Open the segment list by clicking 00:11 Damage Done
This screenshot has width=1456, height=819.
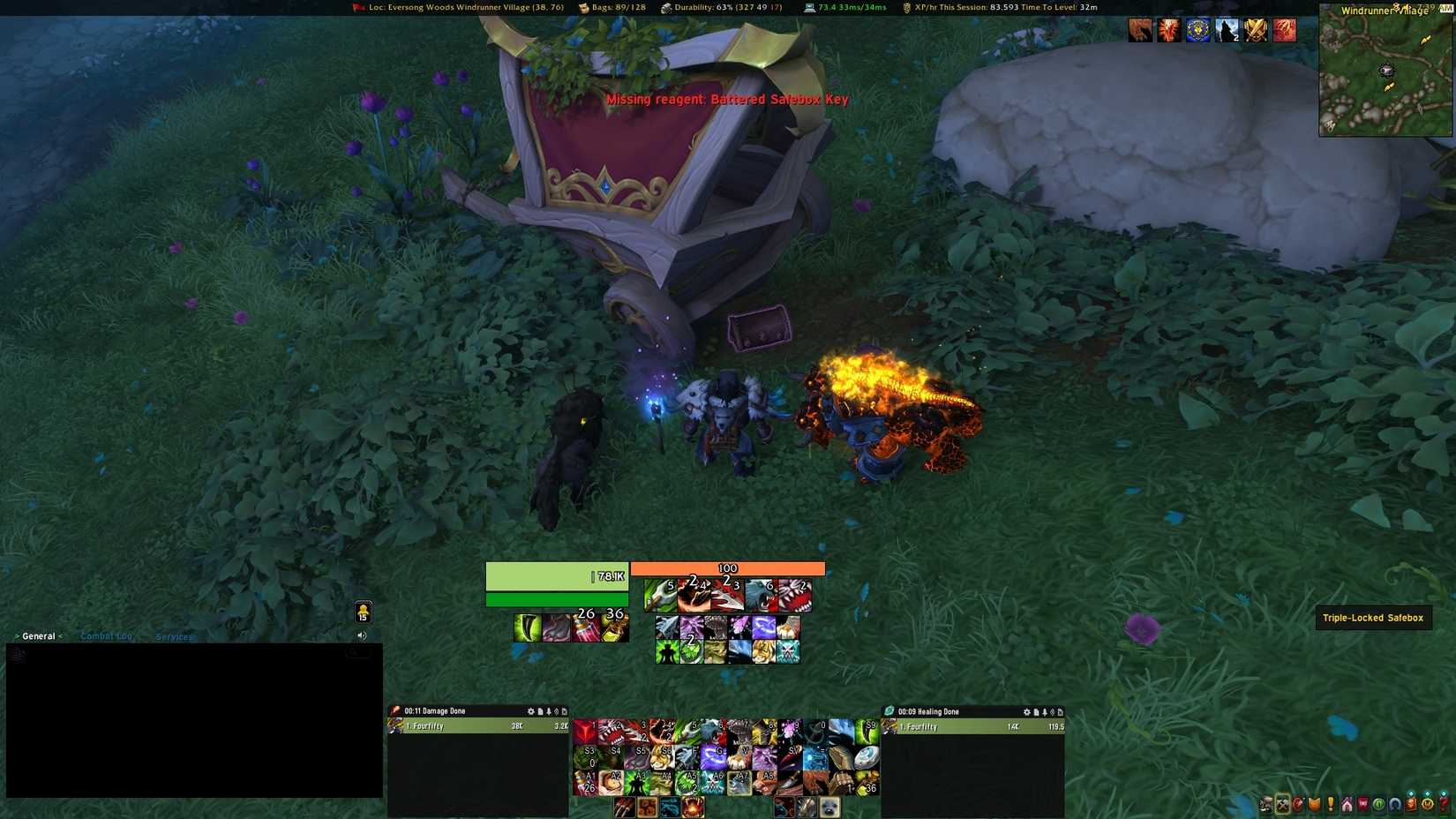pos(437,710)
